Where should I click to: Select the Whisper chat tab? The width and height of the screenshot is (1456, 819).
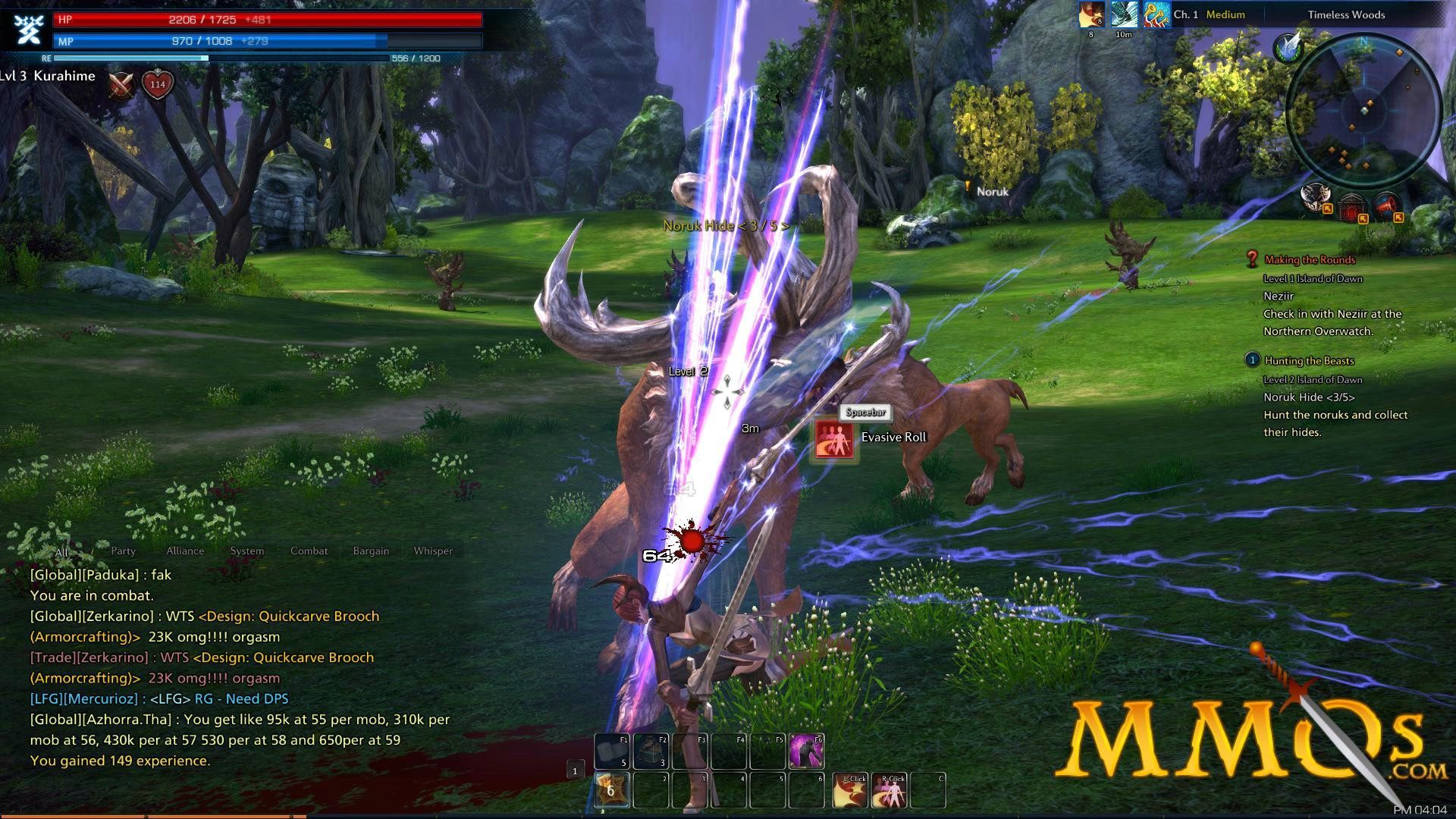[432, 551]
